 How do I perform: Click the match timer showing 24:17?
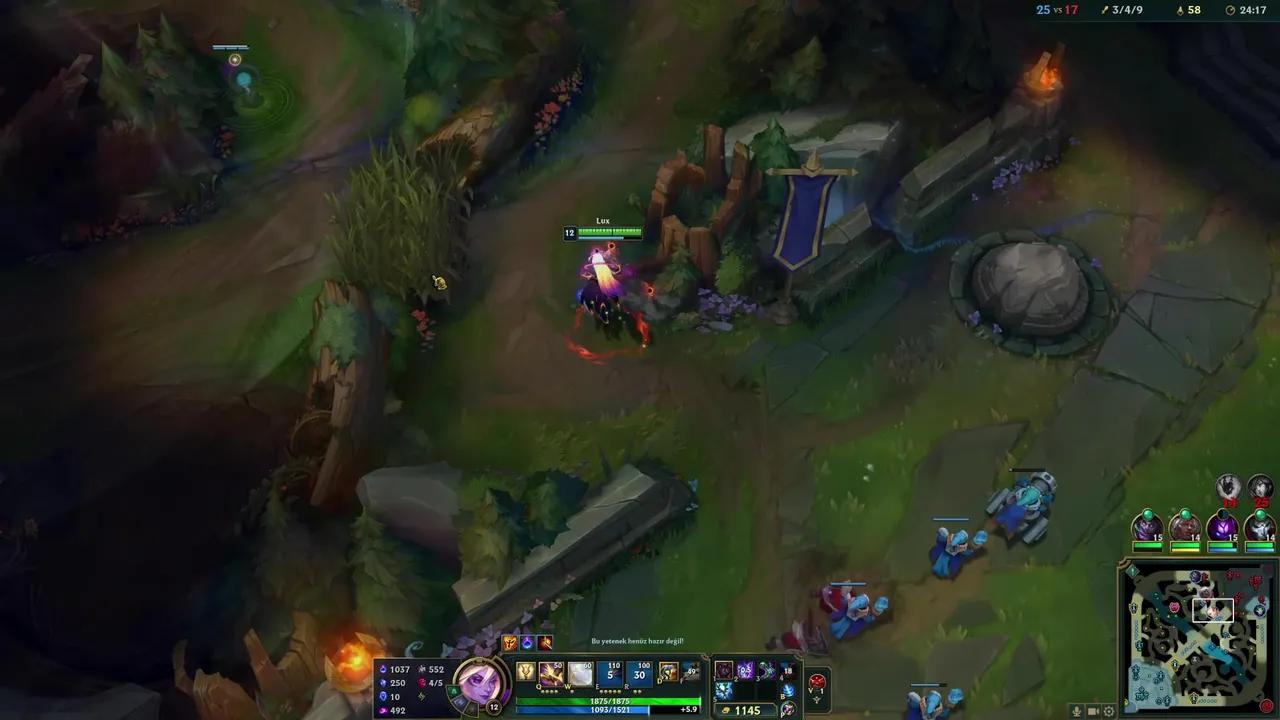click(x=1253, y=10)
